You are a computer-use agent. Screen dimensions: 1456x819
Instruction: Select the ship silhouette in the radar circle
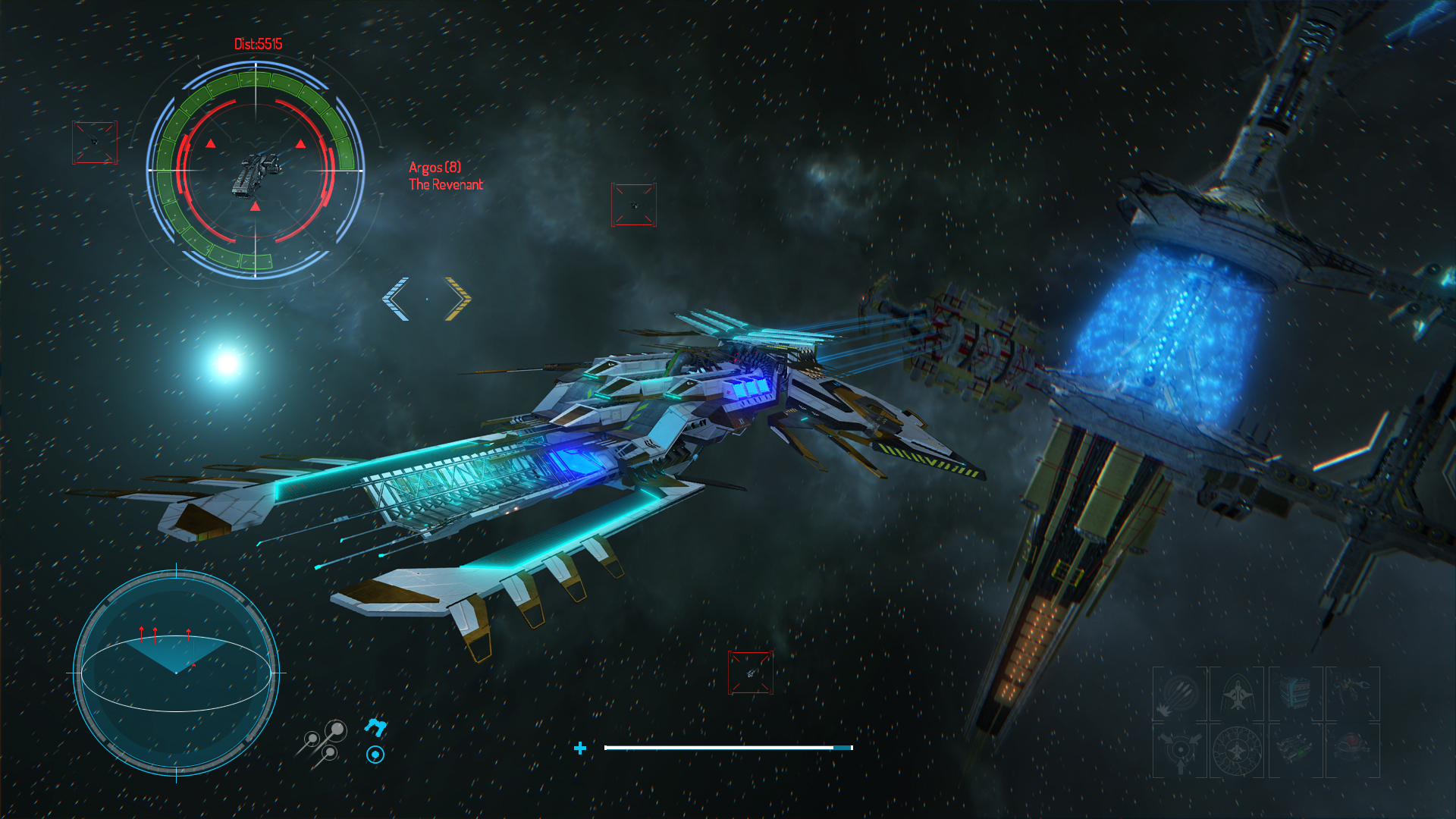[254, 176]
